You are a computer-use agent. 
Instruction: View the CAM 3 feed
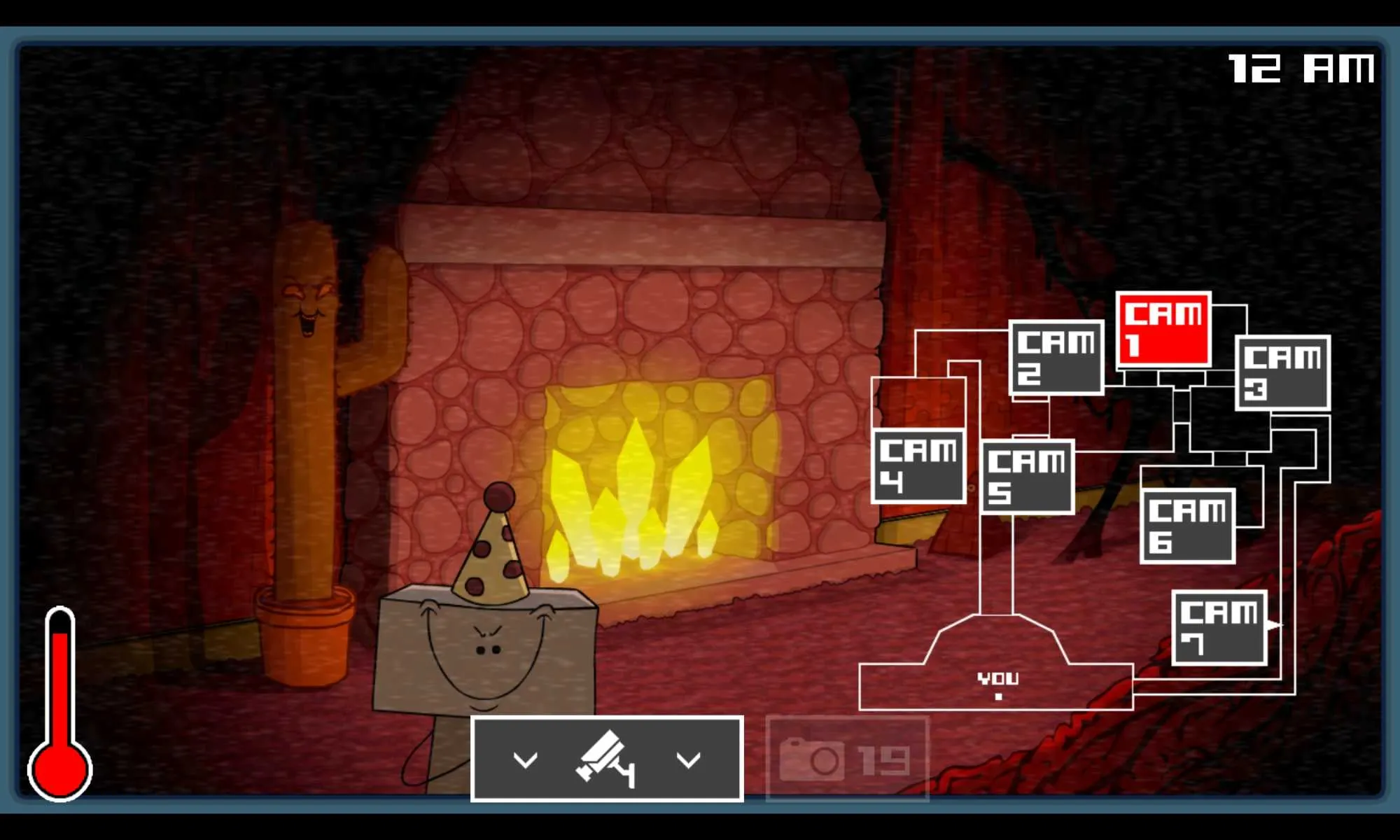pyautogui.click(x=1282, y=372)
